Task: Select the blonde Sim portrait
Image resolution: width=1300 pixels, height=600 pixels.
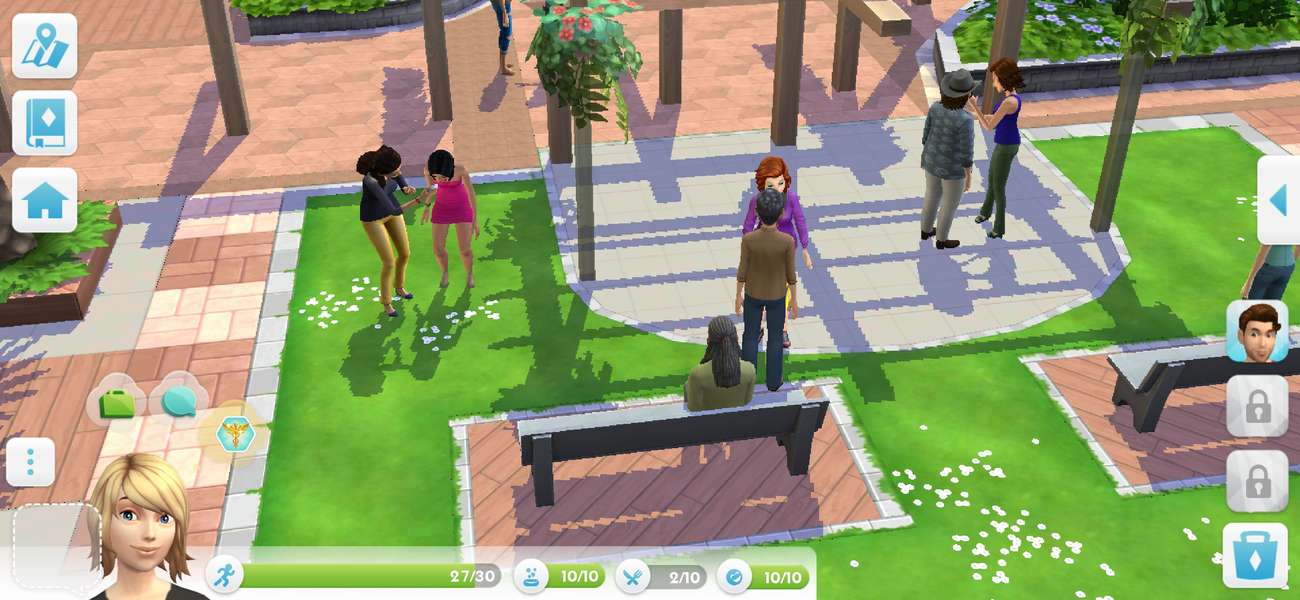Action: point(142,525)
